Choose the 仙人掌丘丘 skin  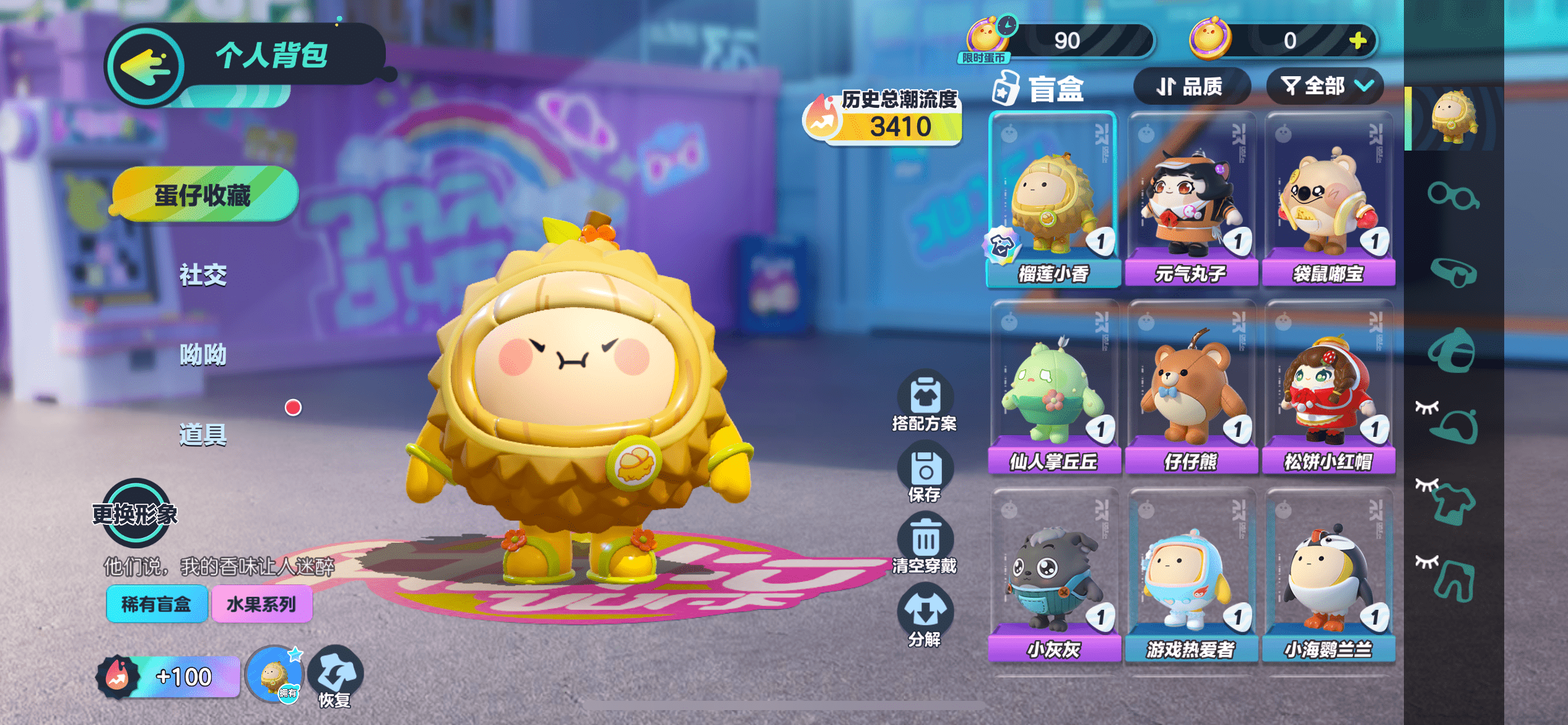point(1053,388)
